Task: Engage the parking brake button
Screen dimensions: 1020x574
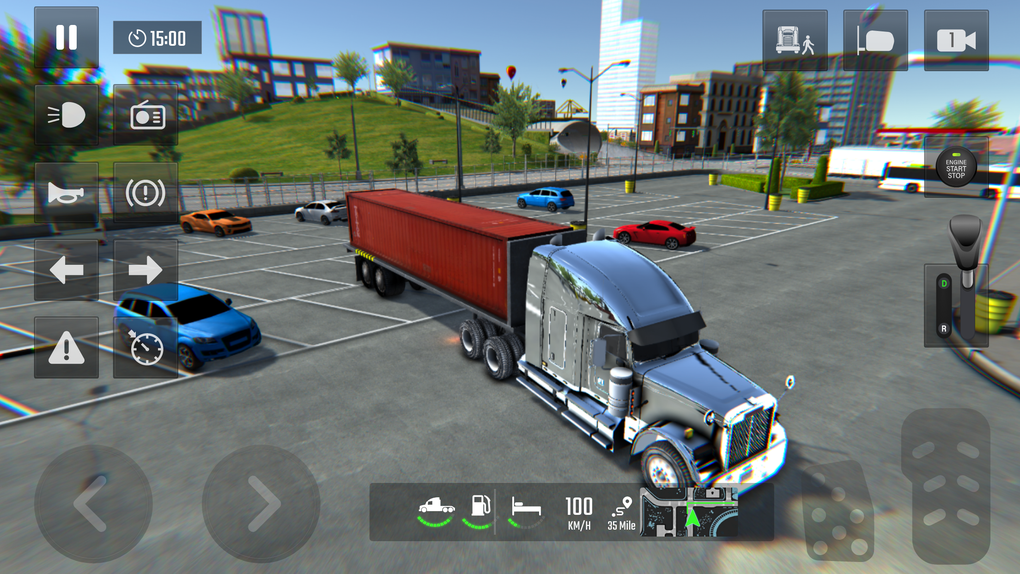Action: pos(146,193)
